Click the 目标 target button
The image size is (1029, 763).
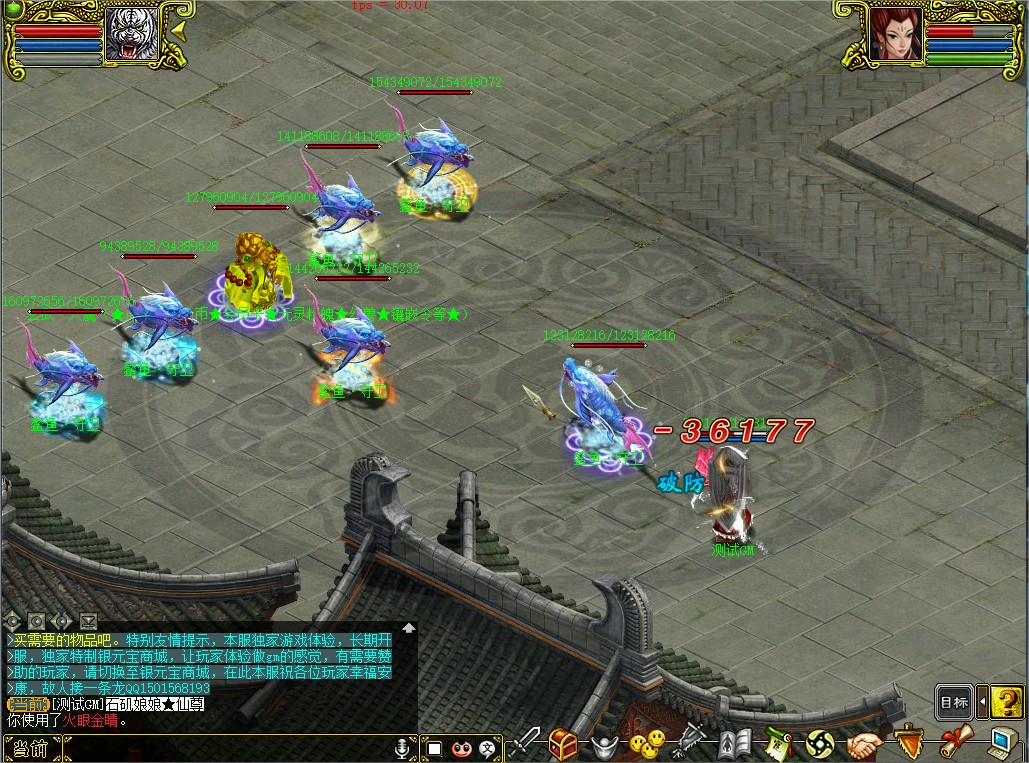tap(954, 702)
